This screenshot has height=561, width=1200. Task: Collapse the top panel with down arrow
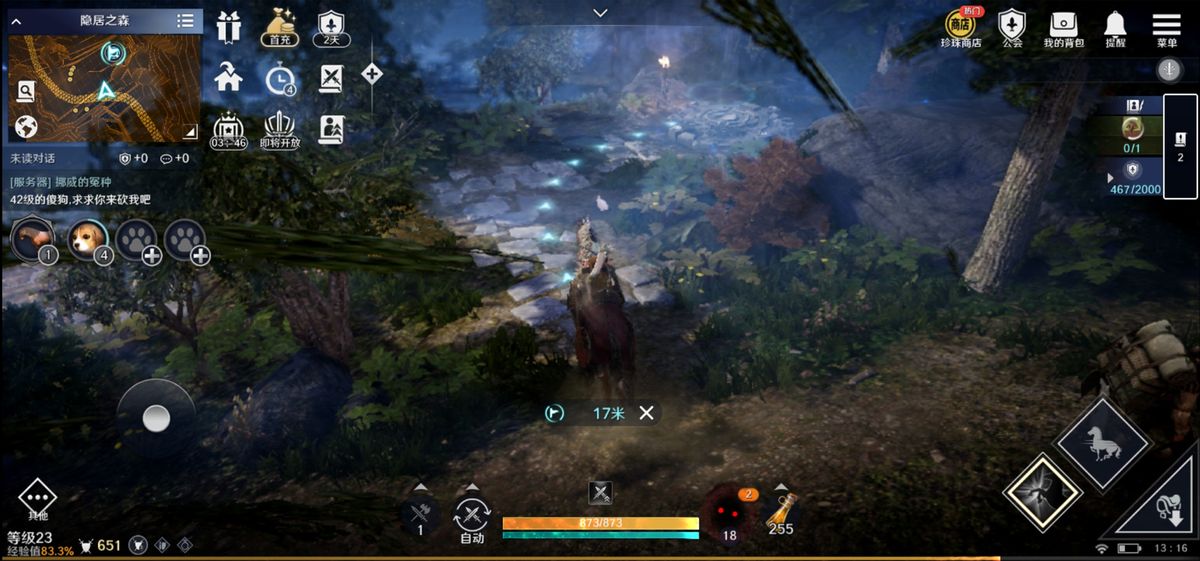coord(600,13)
